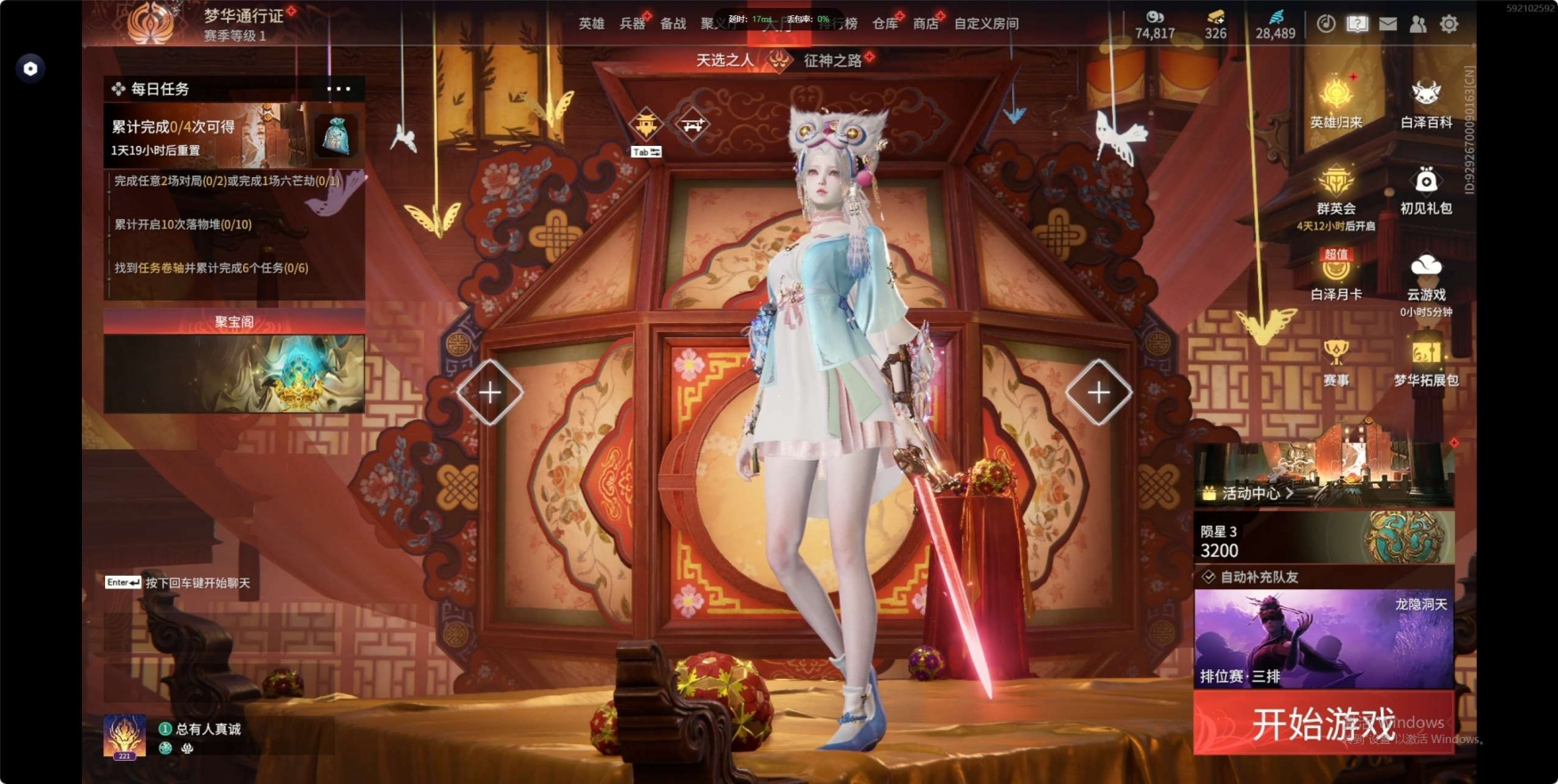Open 英雄归来 hero return event
1558x784 pixels.
[1336, 102]
